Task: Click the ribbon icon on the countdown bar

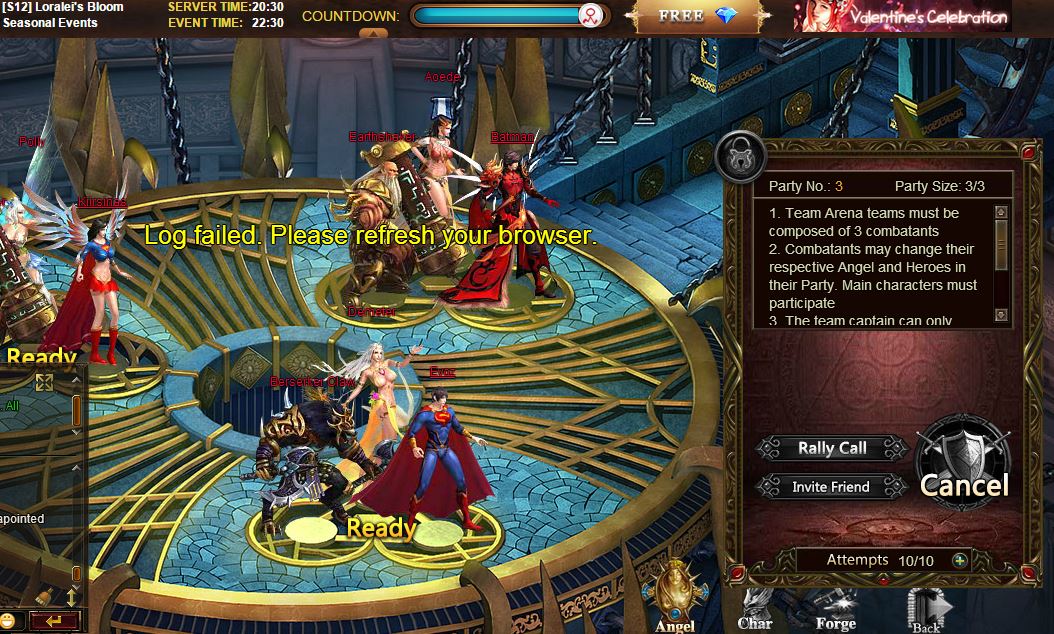Action: [x=591, y=16]
